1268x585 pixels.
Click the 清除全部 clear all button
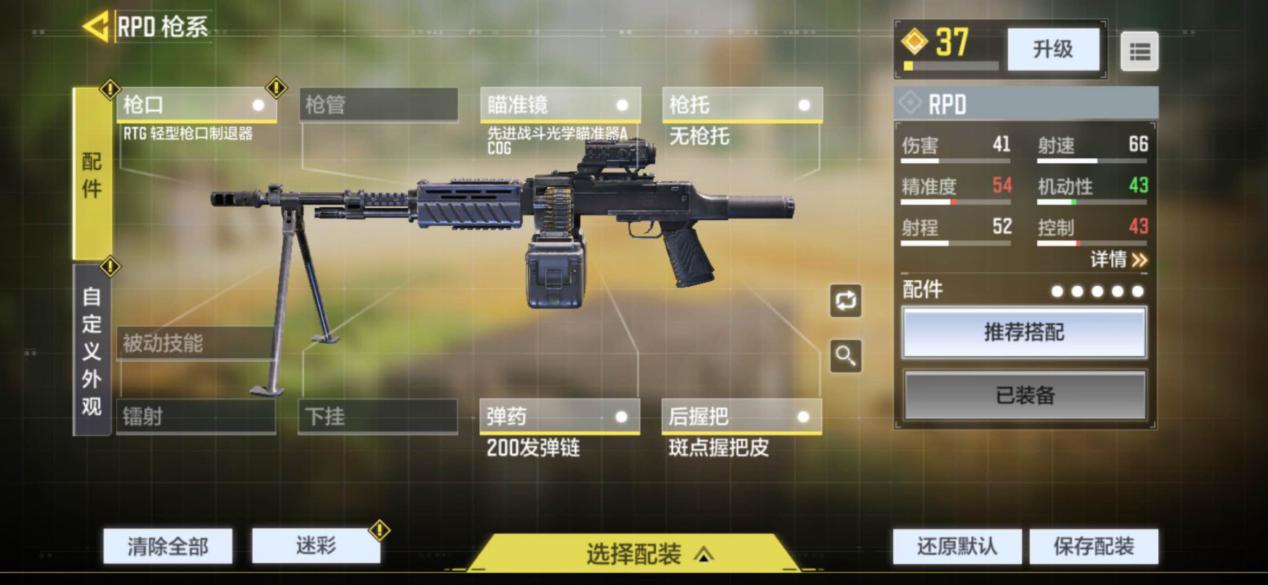(168, 546)
